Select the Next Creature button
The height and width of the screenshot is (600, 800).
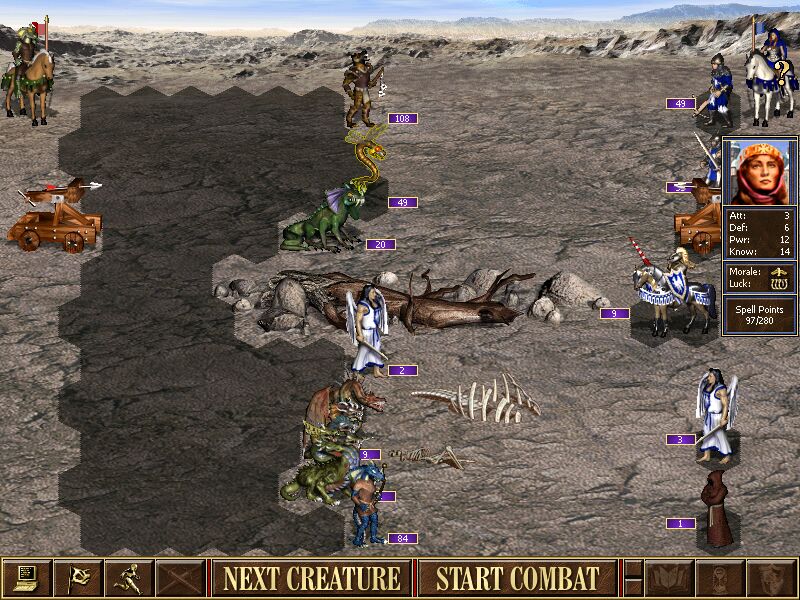tap(311, 578)
